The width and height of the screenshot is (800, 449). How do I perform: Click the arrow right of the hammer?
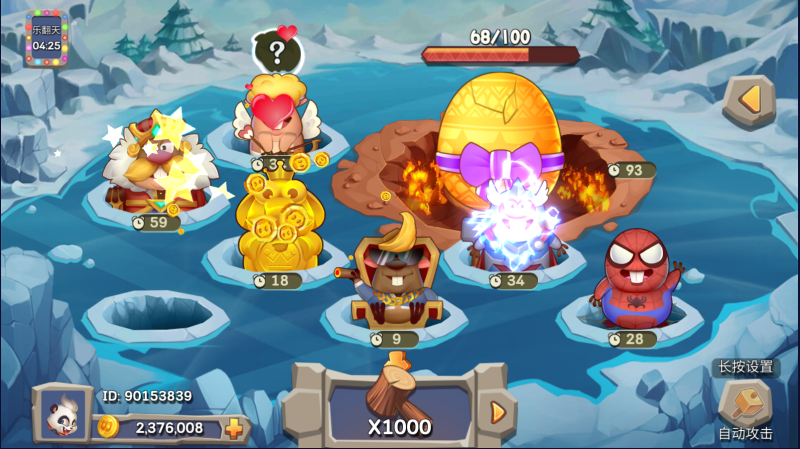tap(497, 411)
